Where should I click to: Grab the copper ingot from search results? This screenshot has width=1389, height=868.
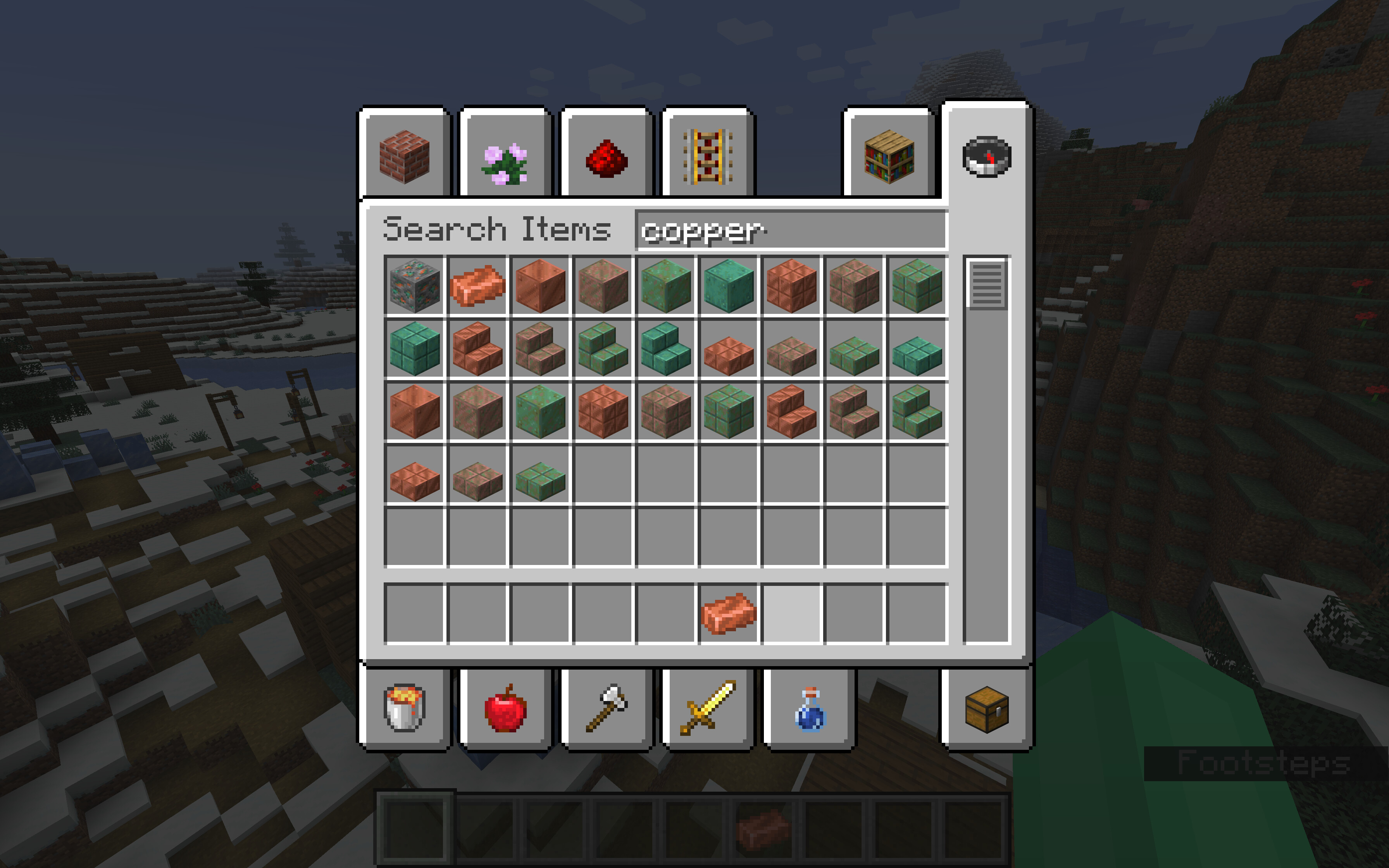(x=477, y=286)
